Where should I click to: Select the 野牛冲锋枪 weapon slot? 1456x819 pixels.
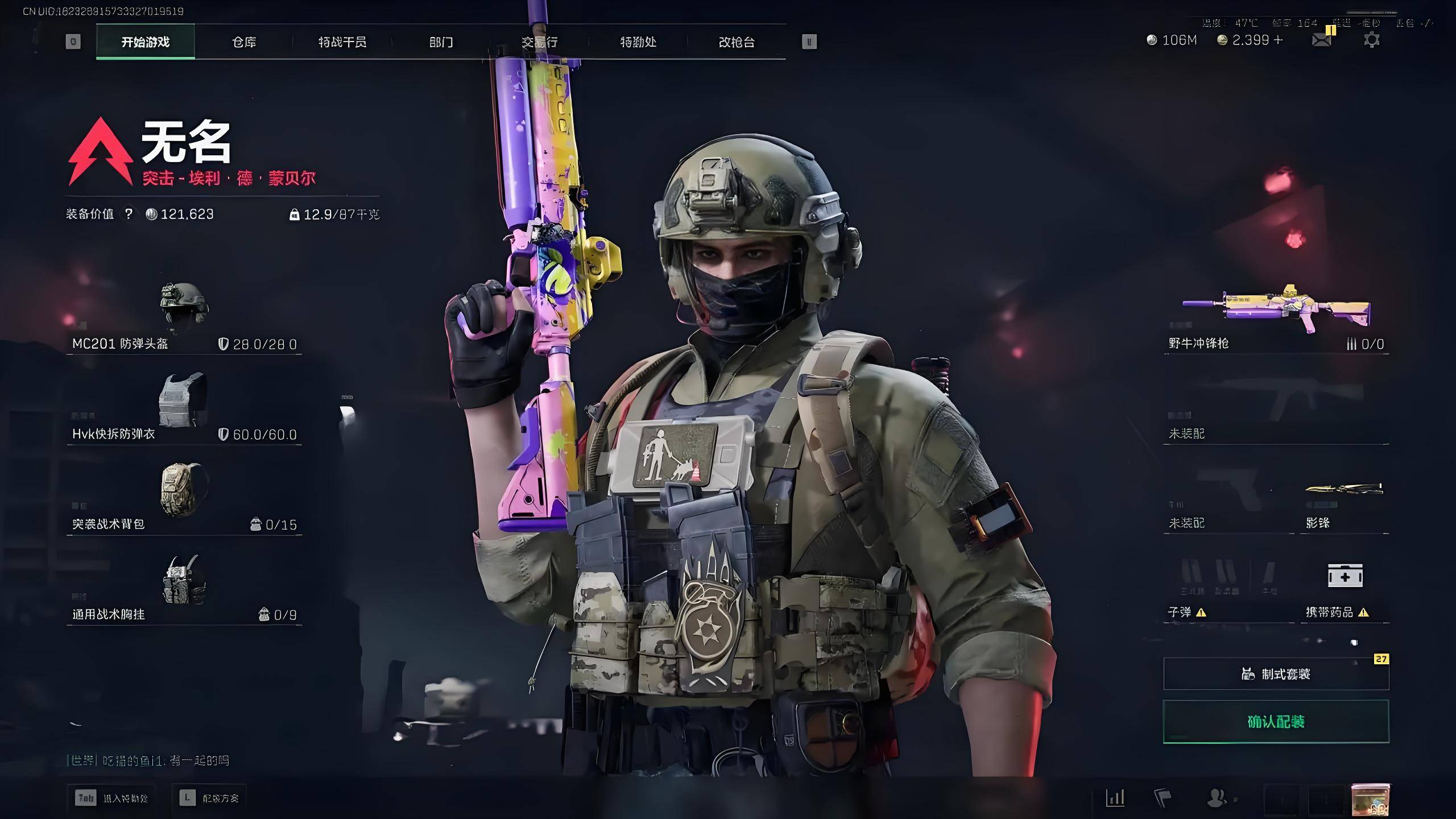tap(1276, 318)
